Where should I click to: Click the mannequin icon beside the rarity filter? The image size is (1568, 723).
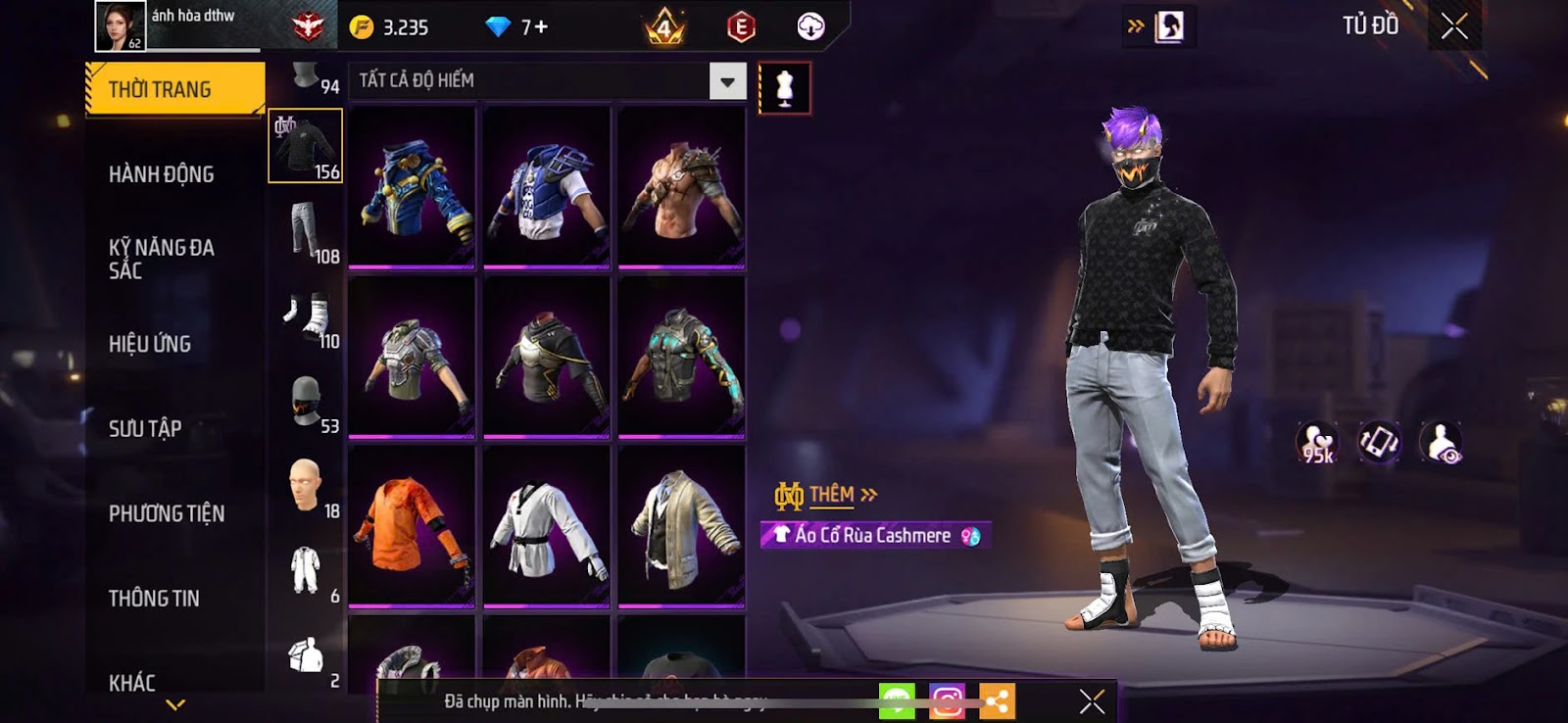tap(784, 88)
